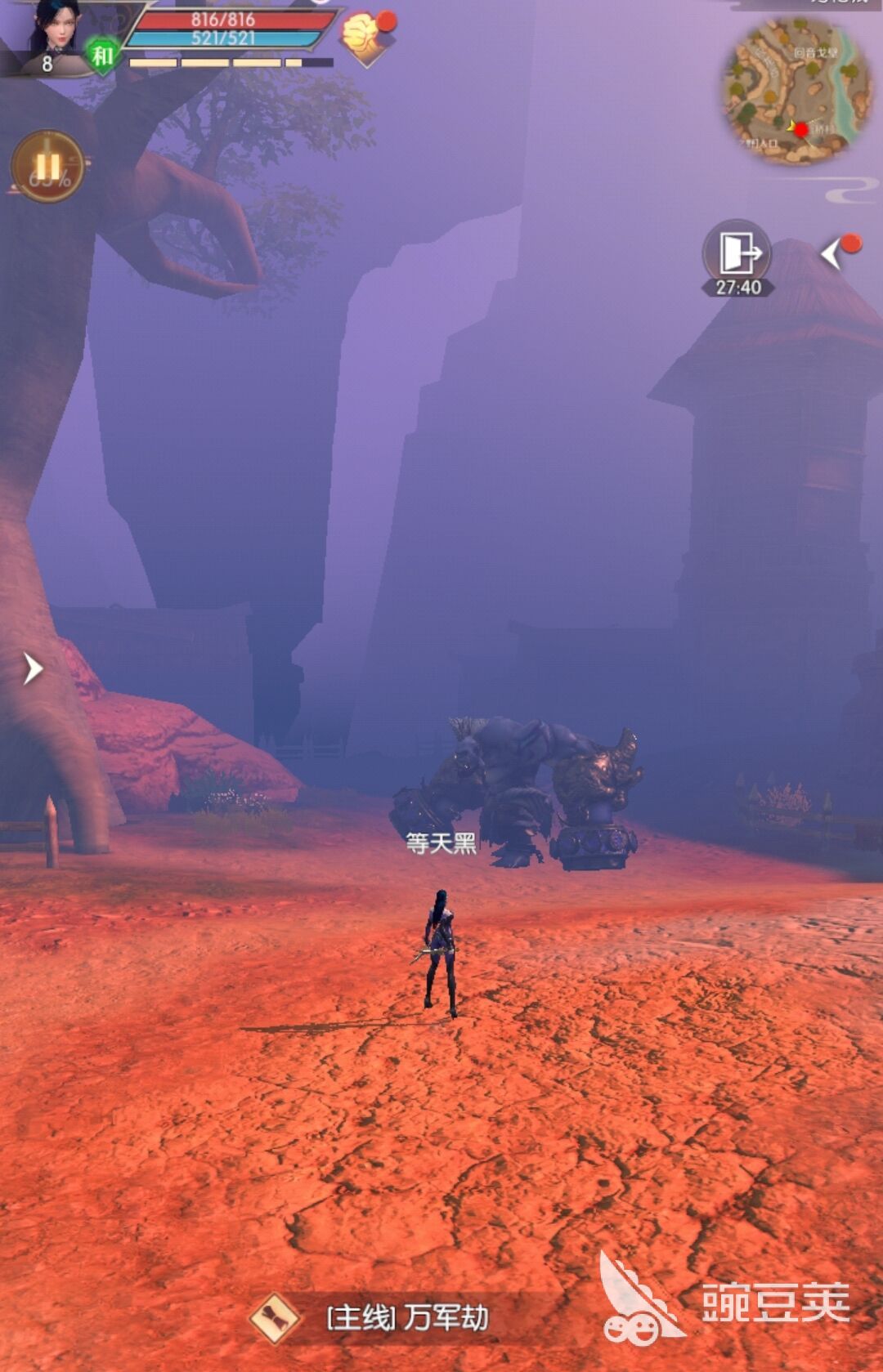Leave the instance via the exit door icon
Image resolution: width=883 pixels, height=1372 pixels.
(x=737, y=253)
